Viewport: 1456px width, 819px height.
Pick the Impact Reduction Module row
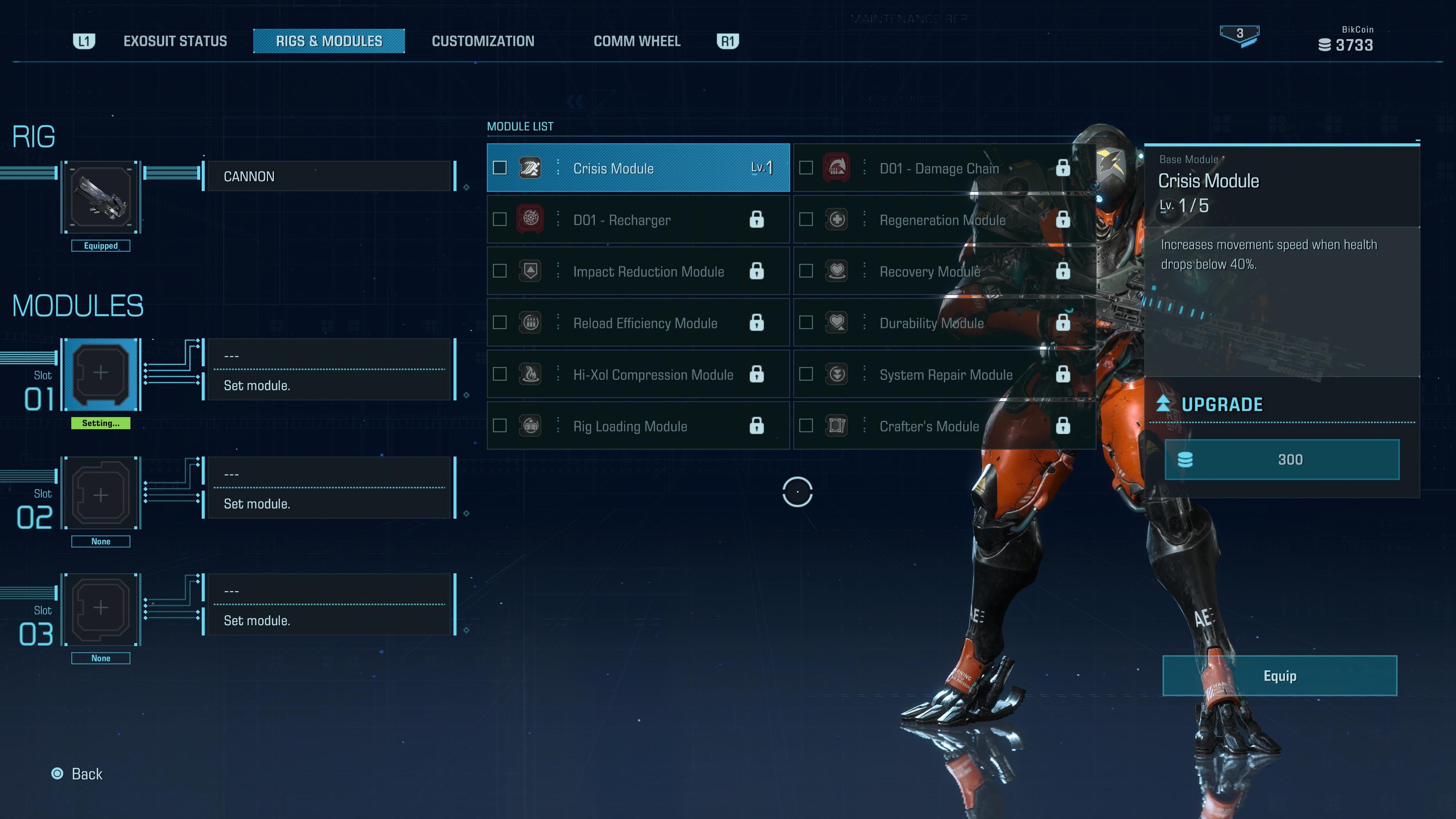click(x=637, y=271)
